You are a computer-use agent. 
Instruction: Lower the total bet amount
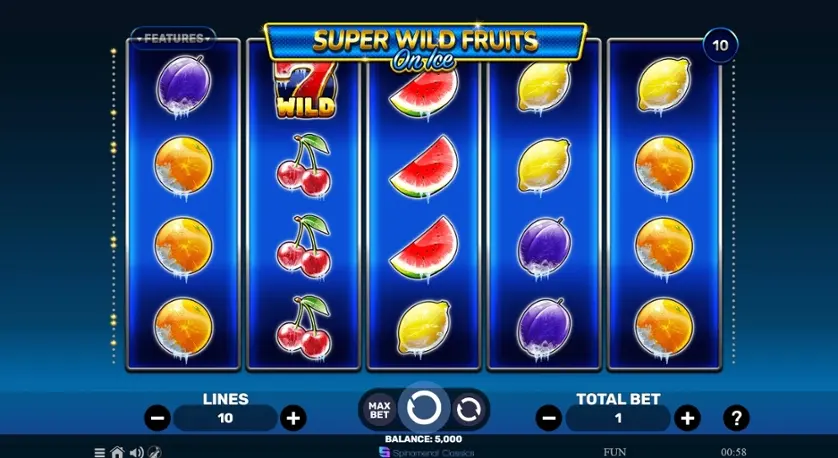[x=547, y=418]
